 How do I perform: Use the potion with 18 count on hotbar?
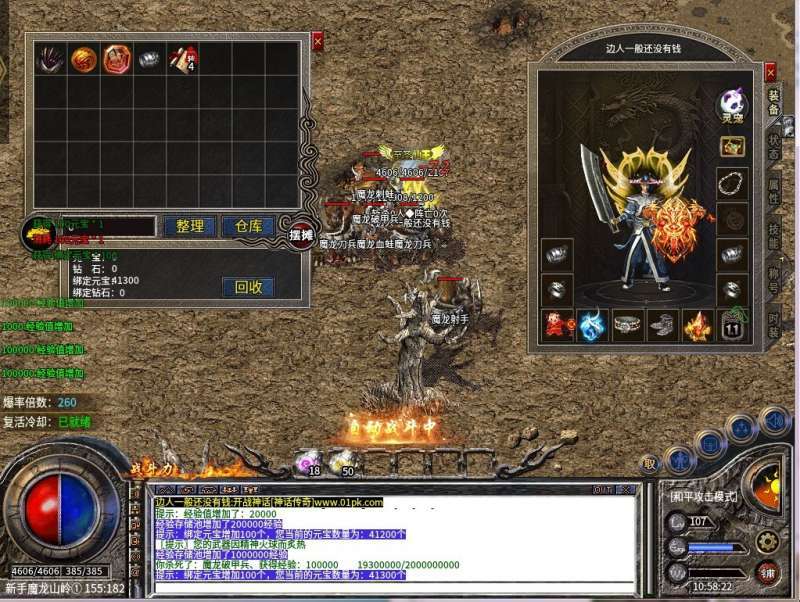(307, 462)
